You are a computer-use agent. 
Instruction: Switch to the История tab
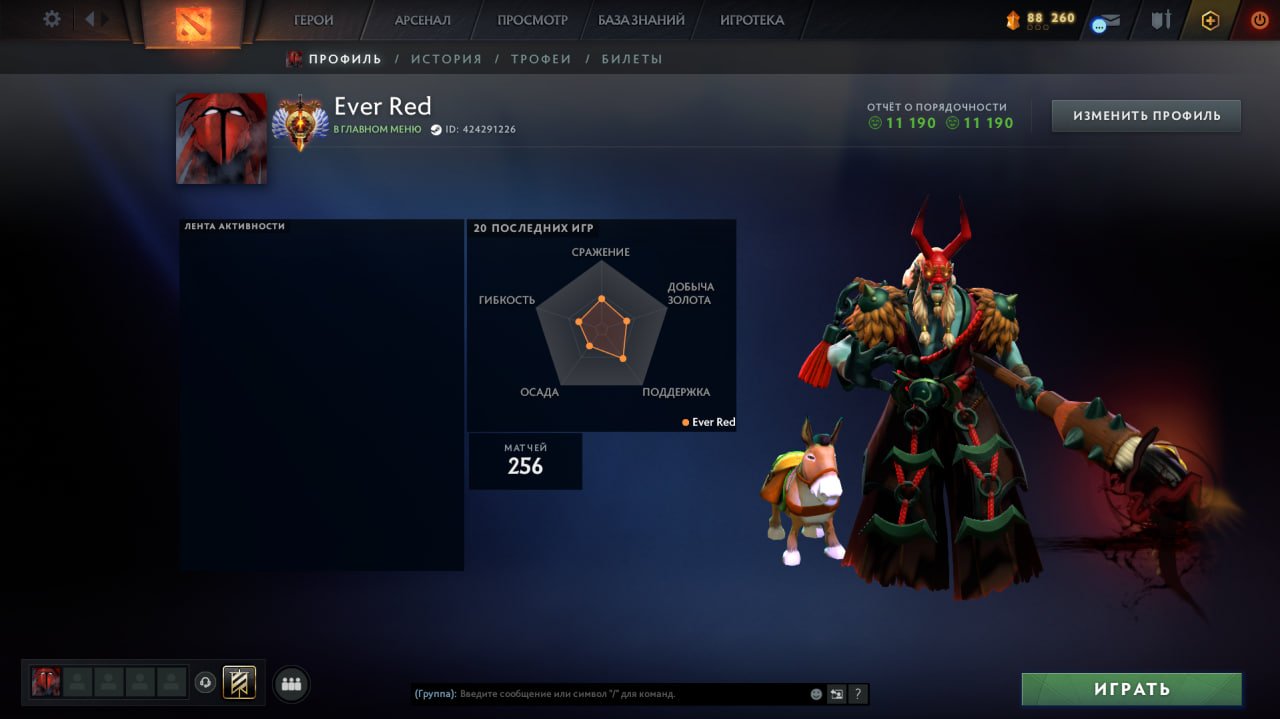click(446, 59)
